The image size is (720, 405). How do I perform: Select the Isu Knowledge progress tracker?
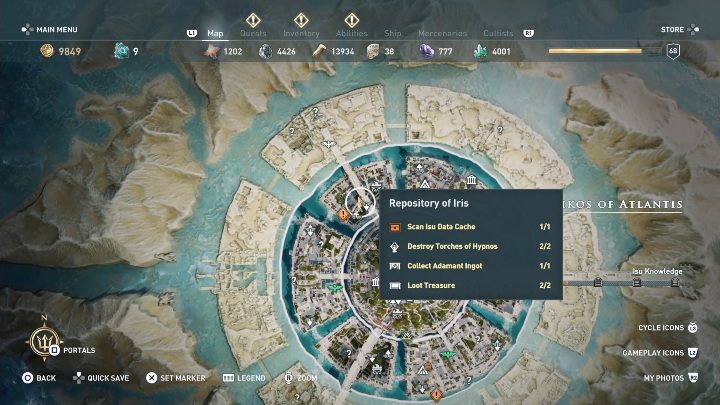[x=656, y=271]
